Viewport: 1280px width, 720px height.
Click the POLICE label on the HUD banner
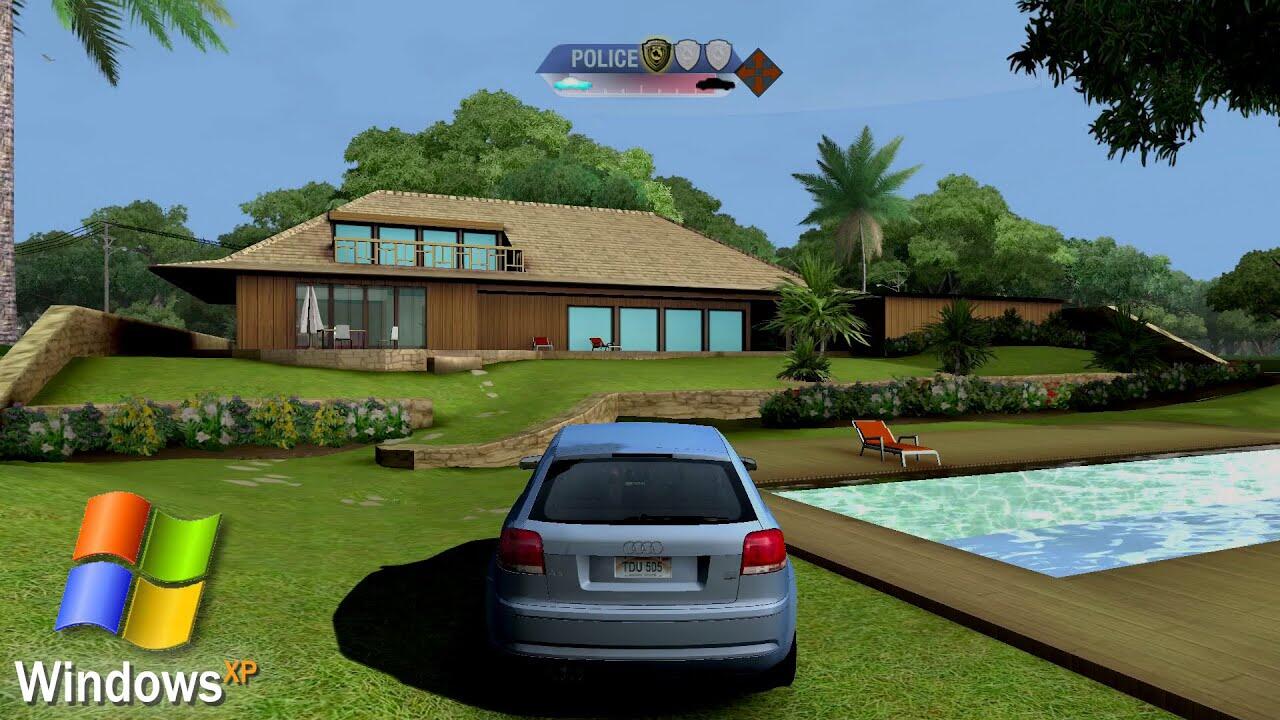point(604,59)
